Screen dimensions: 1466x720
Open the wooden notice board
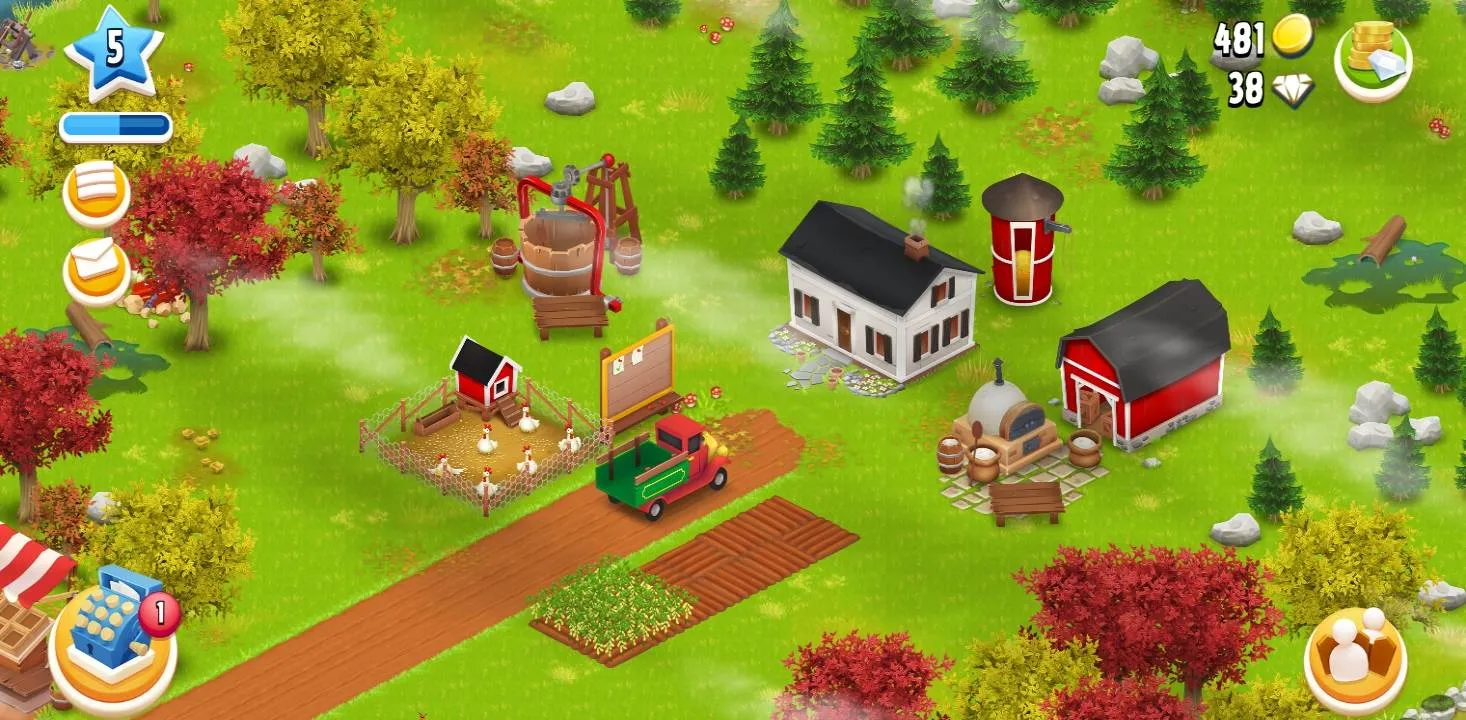[x=636, y=370]
